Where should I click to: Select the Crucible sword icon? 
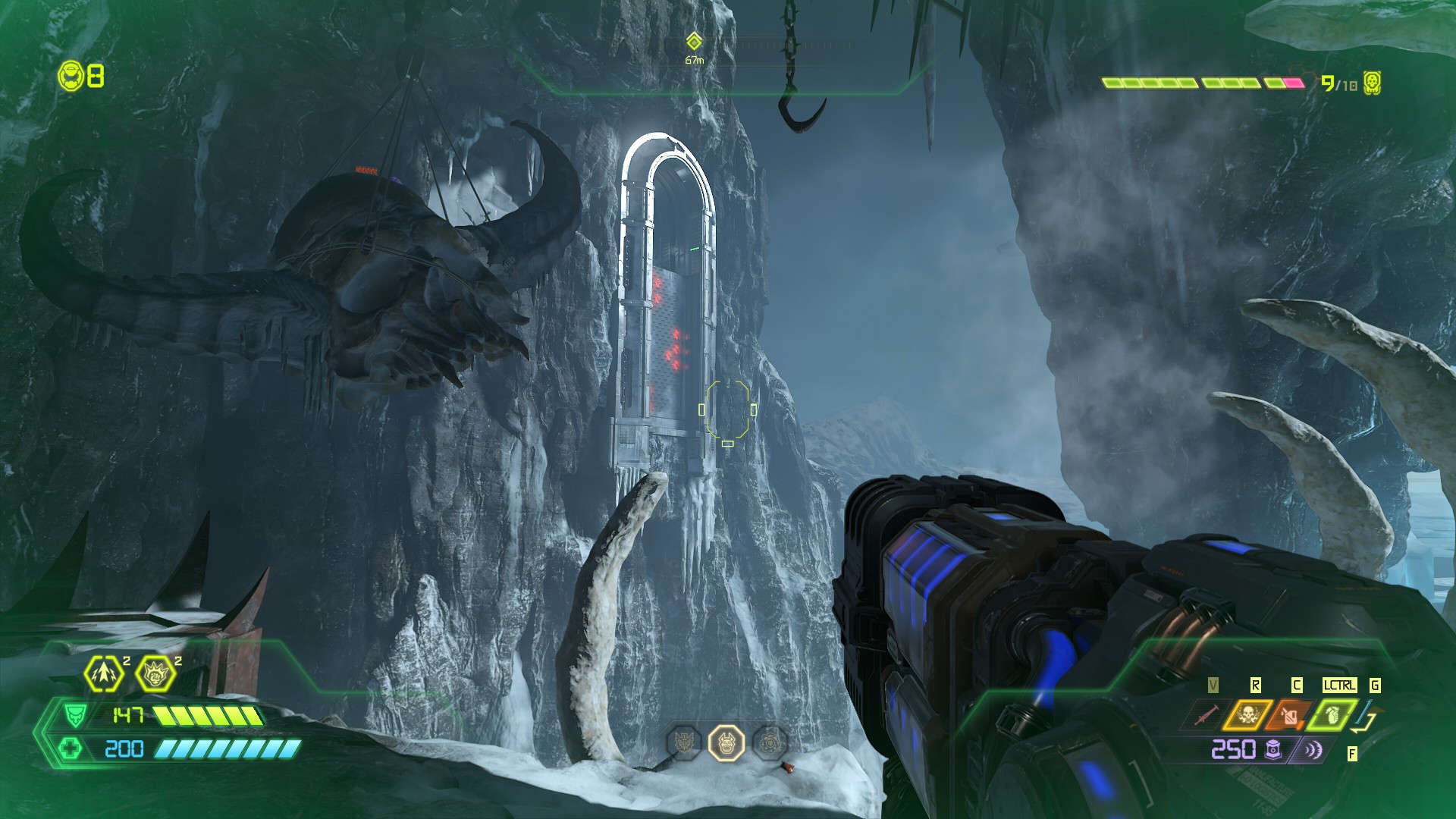click(x=1206, y=714)
